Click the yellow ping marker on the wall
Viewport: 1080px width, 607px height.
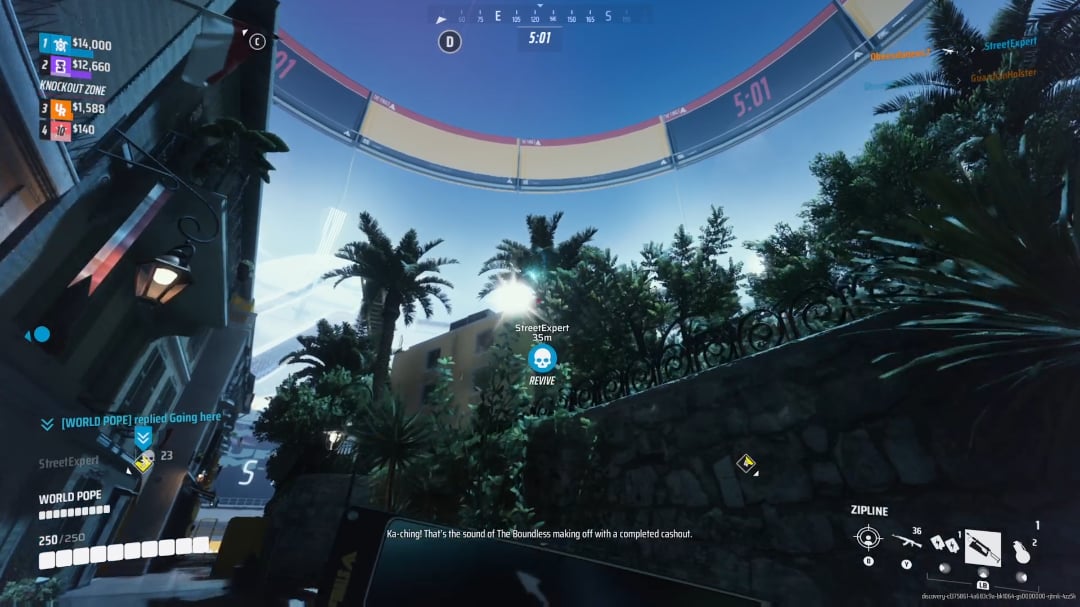click(745, 462)
